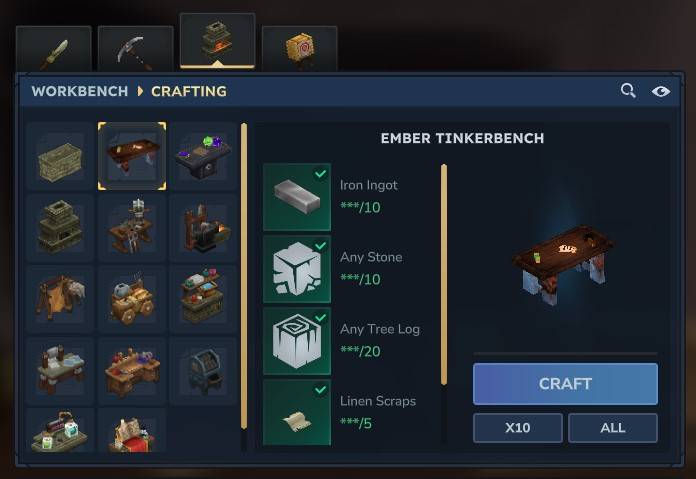696x479 pixels.
Task: Choose the dark table with gems recipe
Action: [203, 157]
